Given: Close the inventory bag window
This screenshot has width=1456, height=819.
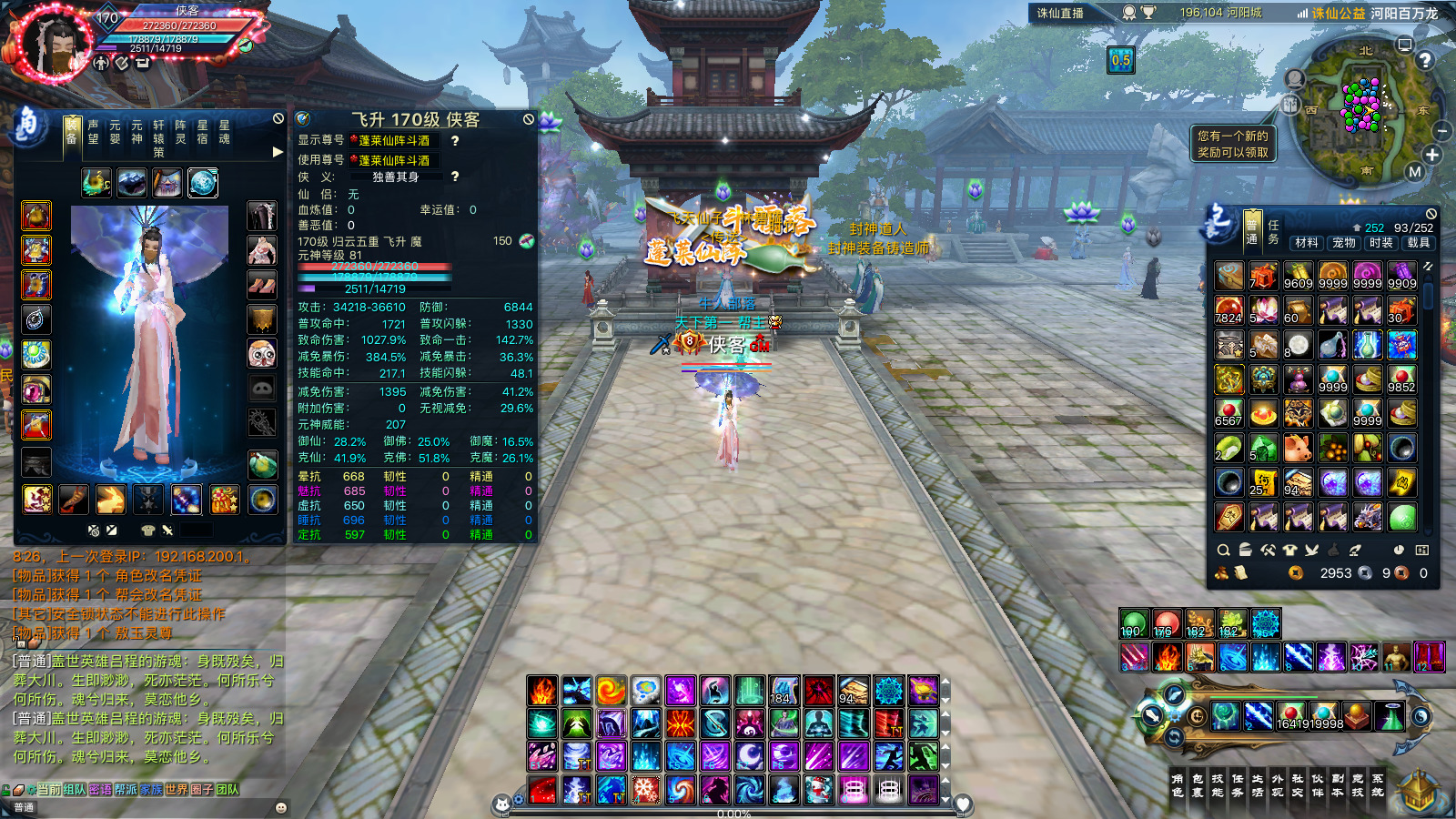Looking at the screenshot, I should coord(1431,214).
